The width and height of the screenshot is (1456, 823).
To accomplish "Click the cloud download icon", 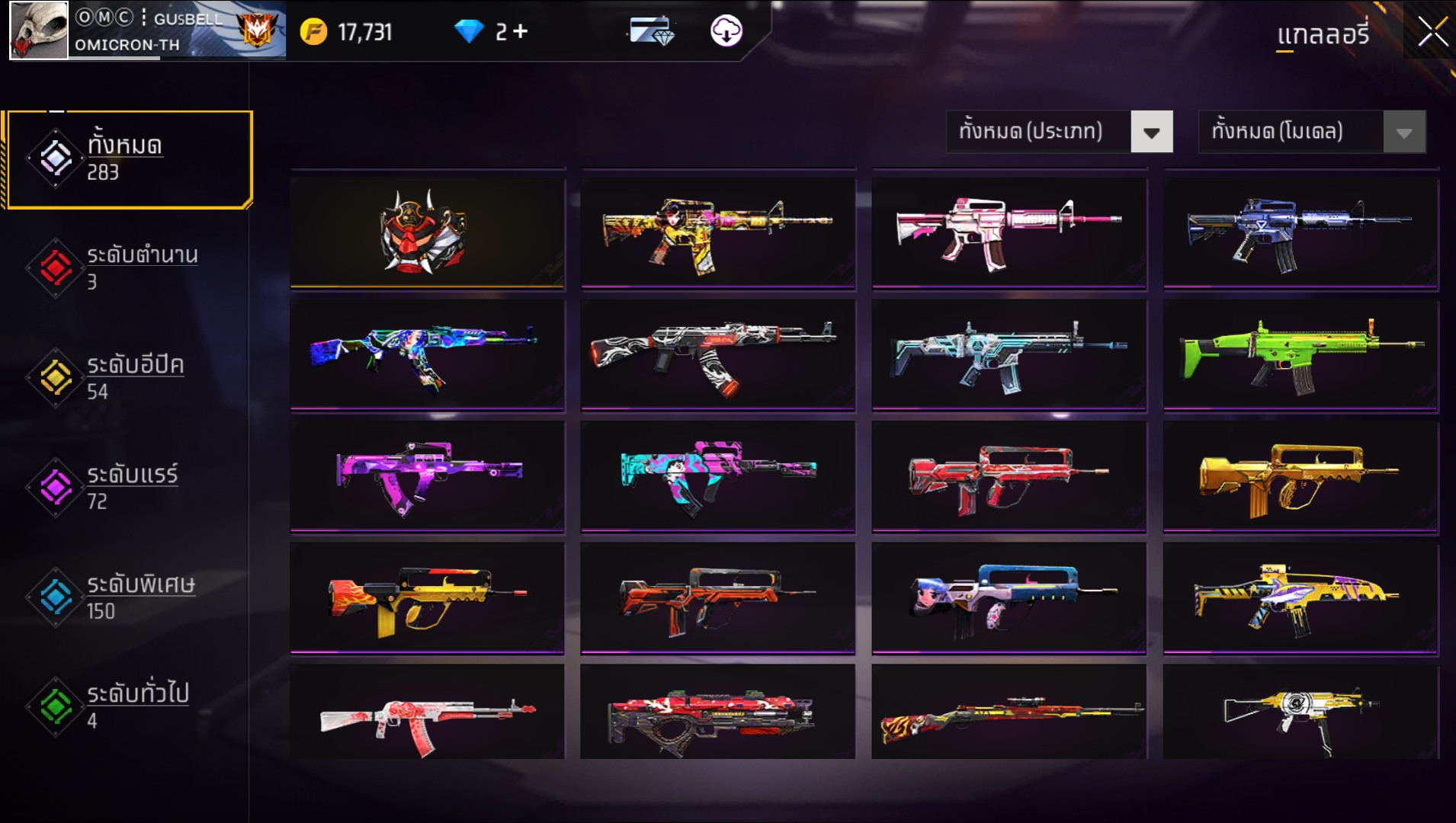I will click(x=726, y=31).
